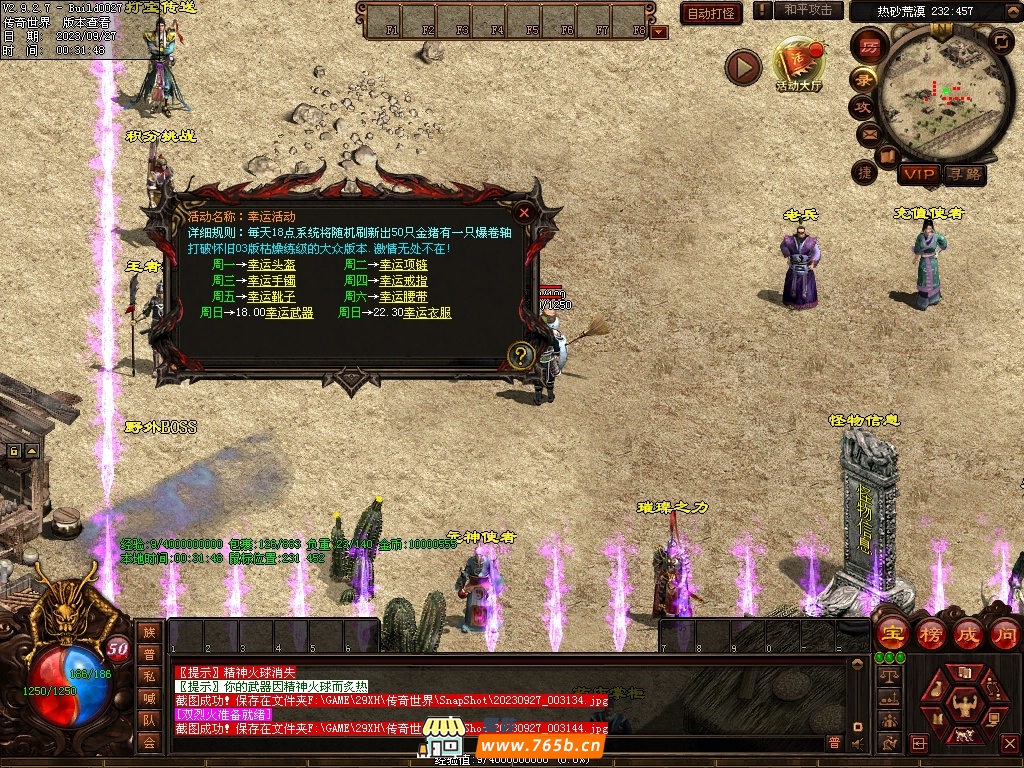1024x768 pixels.
Task: Activate 寻路 pathfinding button
Action: coord(964,174)
